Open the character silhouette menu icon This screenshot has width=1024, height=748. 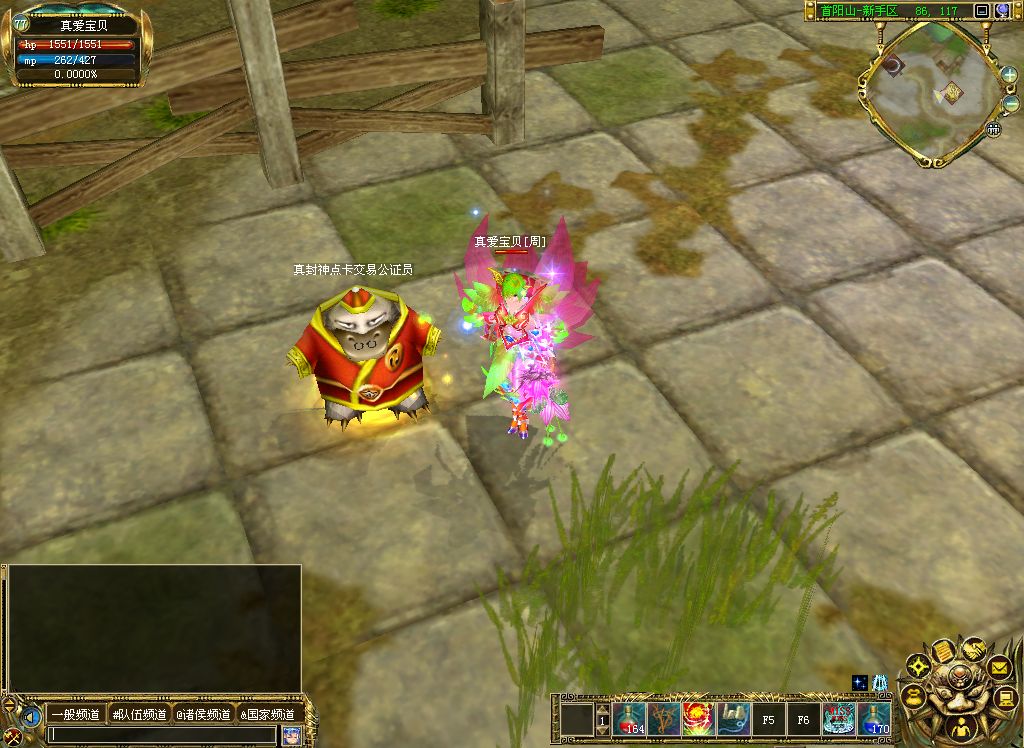(959, 728)
